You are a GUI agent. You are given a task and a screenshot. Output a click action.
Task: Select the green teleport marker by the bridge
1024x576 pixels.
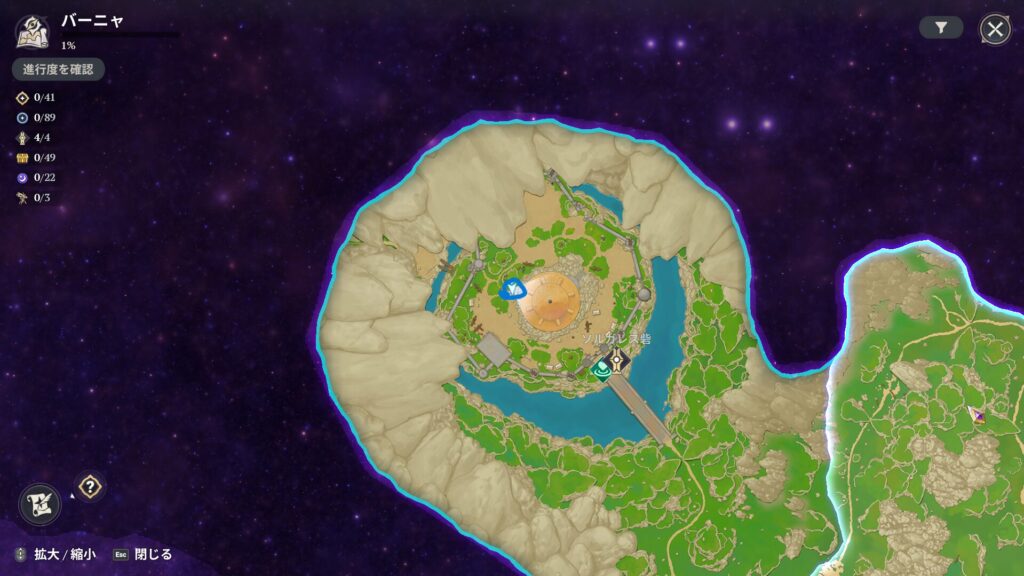tap(600, 370)
